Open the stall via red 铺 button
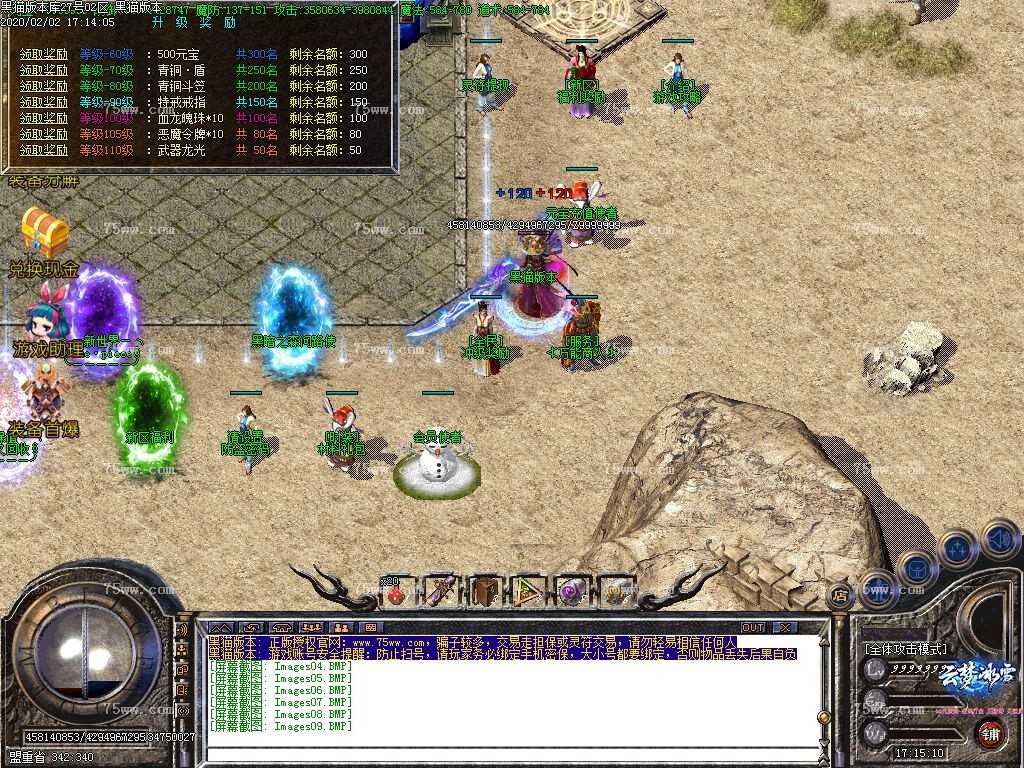 click(x=990, y=732)
